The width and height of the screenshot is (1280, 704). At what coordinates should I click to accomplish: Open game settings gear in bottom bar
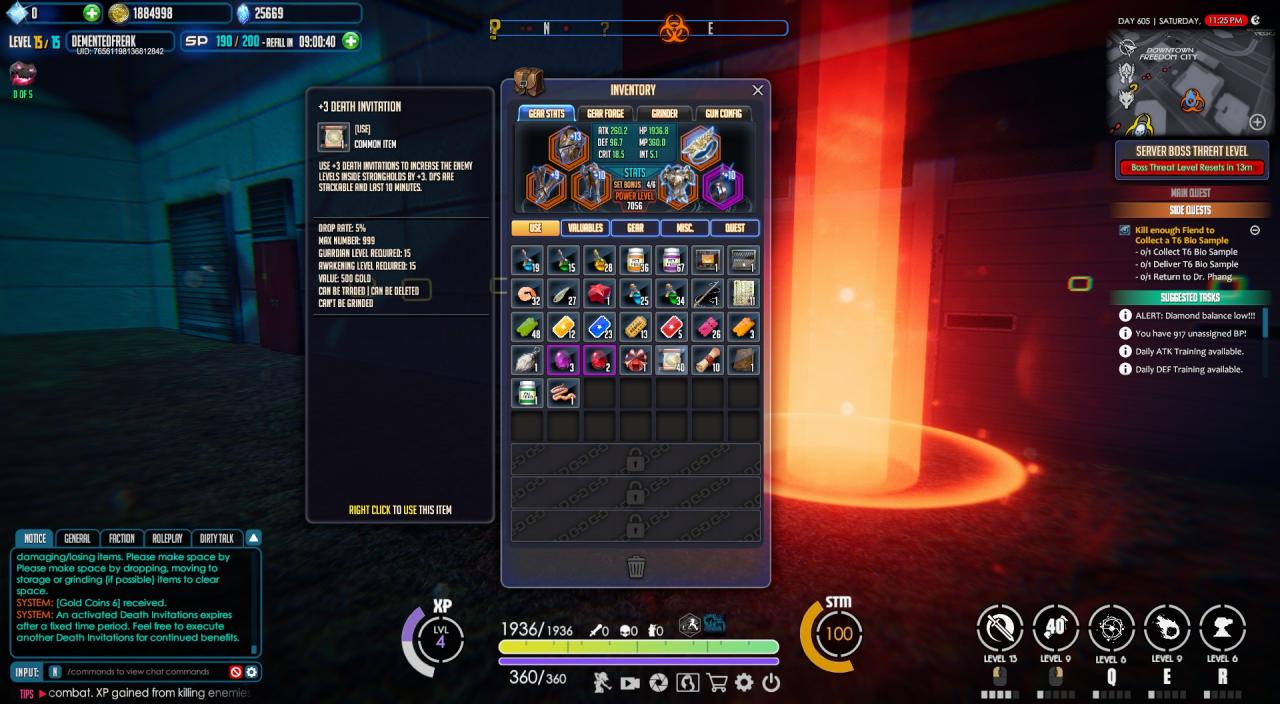pos(744,683)
